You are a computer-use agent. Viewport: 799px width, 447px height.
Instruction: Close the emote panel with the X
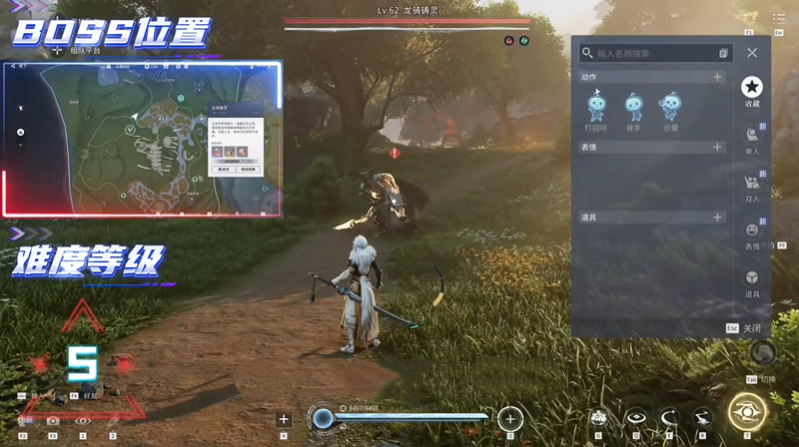752,53
